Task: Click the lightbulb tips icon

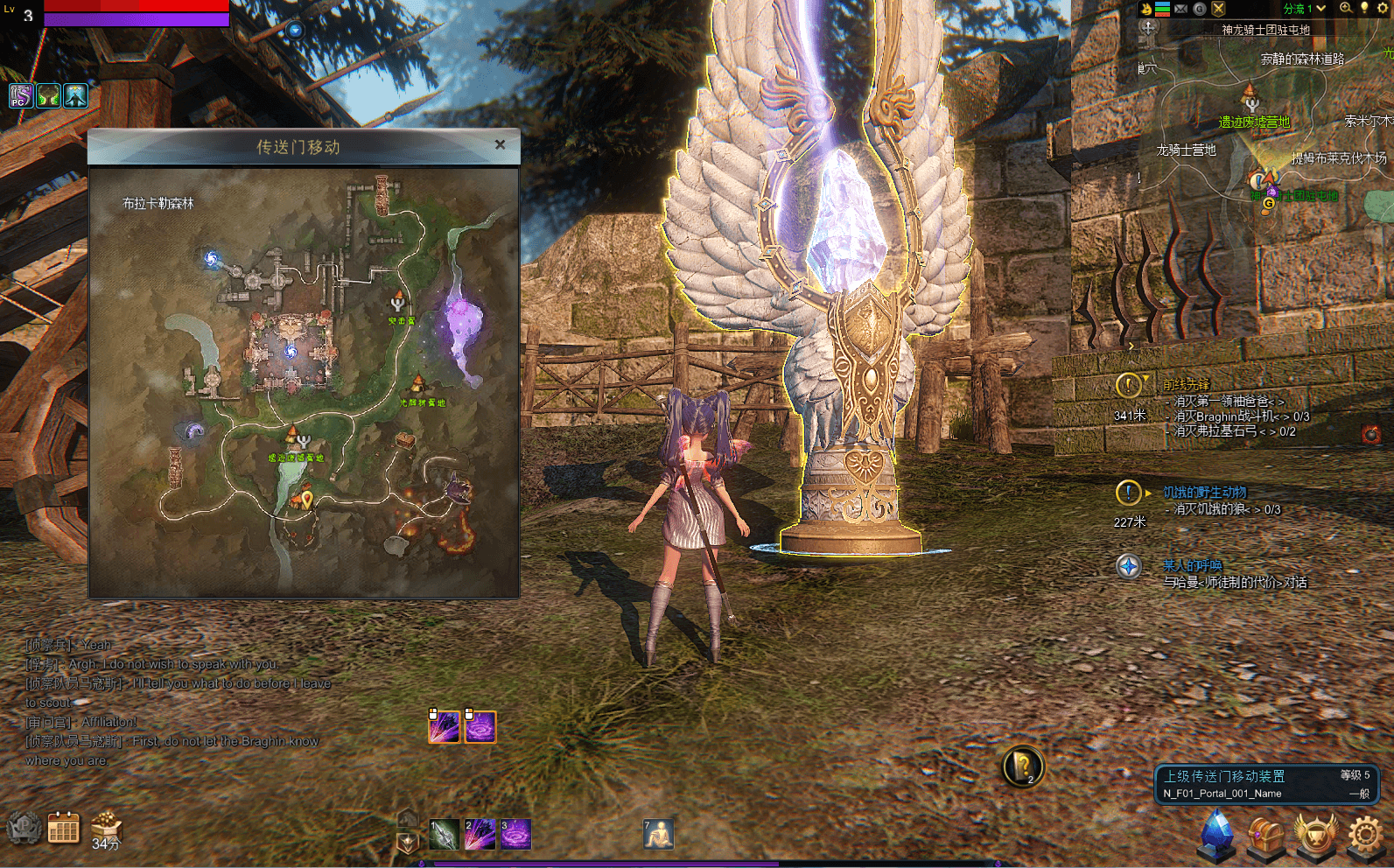Action: [x=1363, y=9]
